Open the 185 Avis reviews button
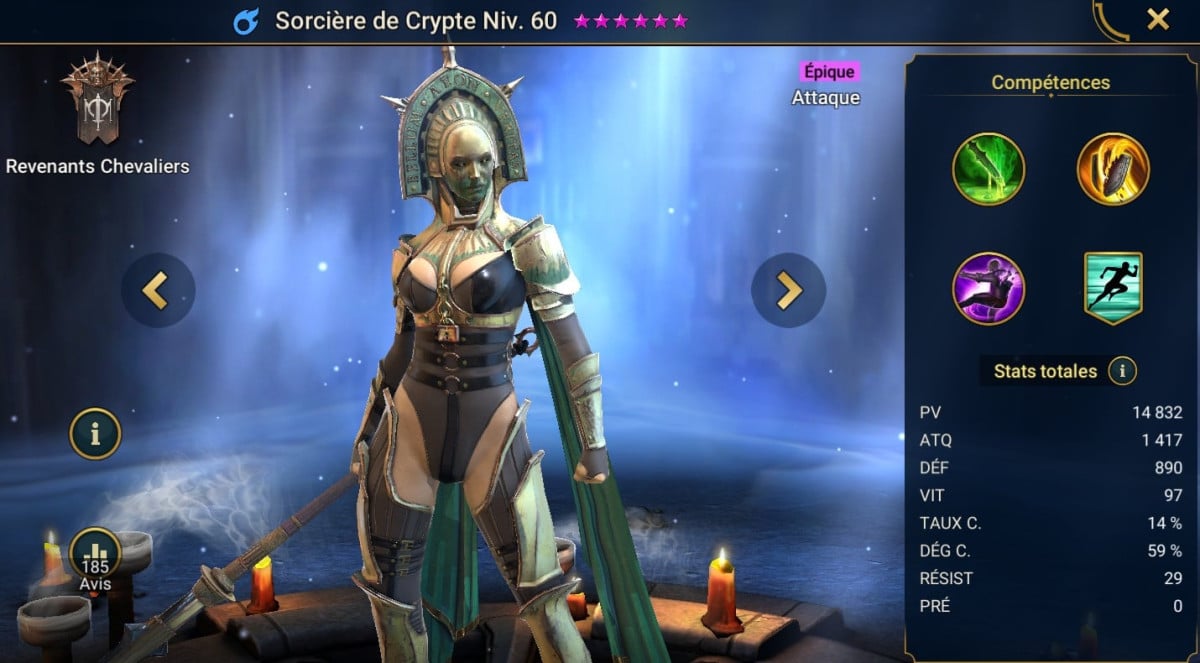 [95, 559]
